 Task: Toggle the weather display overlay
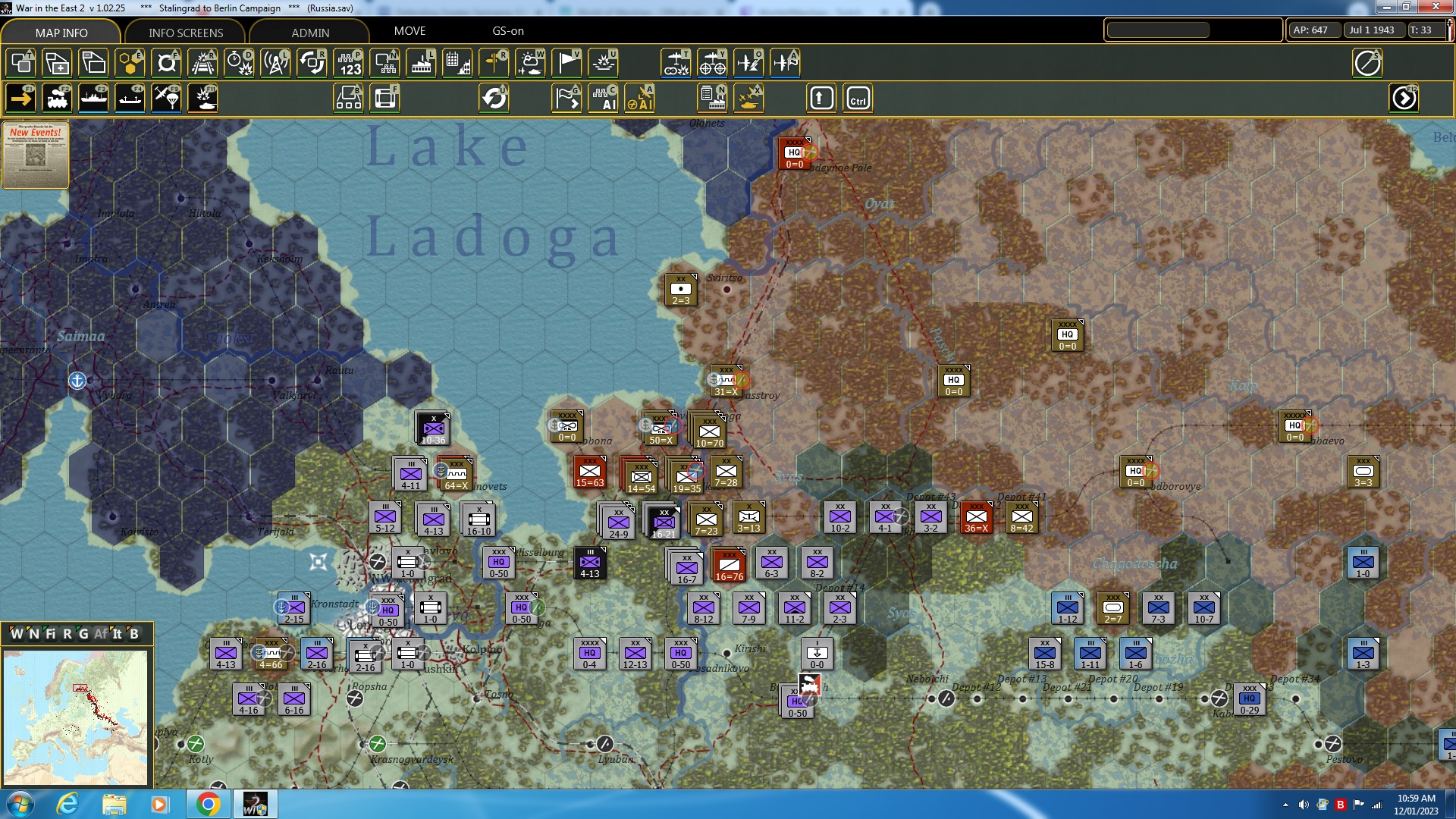point(530,63)
